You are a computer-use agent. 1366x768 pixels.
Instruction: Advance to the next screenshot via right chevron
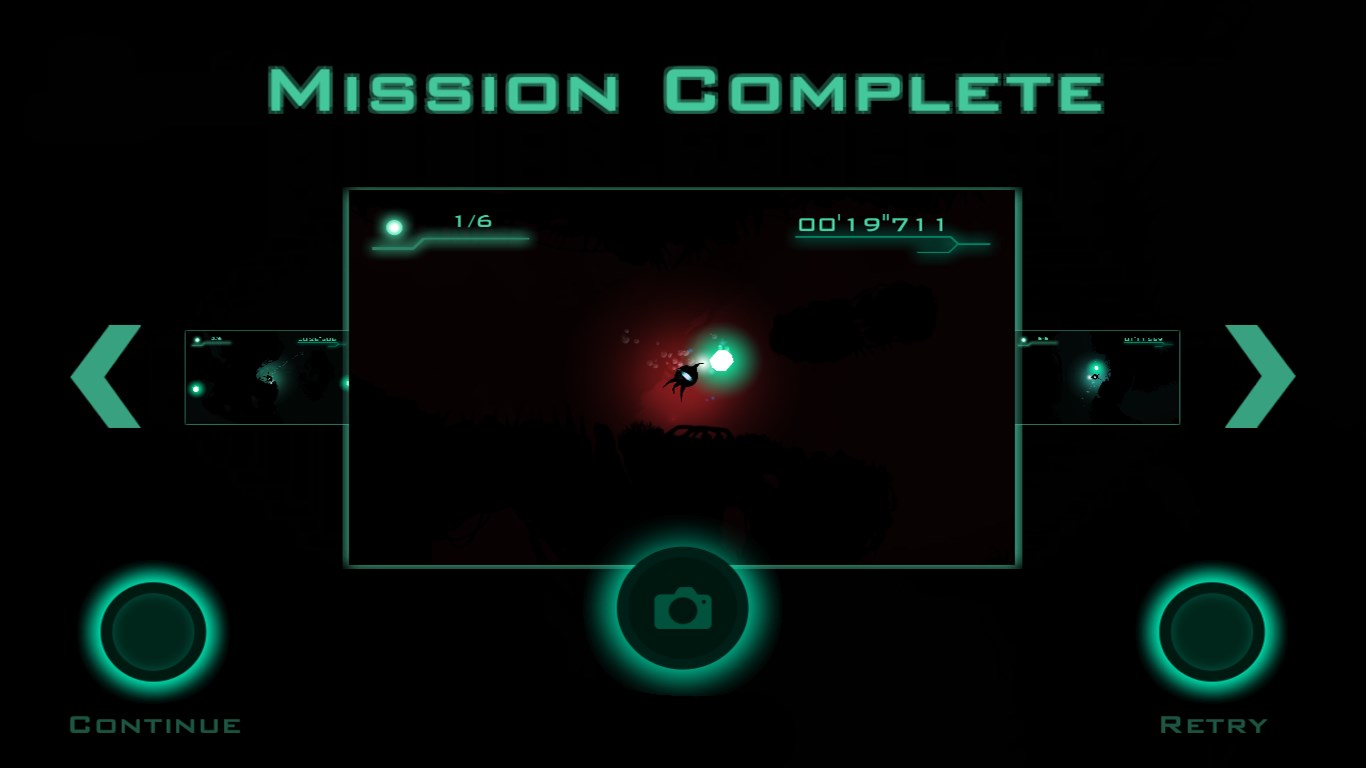[1258, 375]
